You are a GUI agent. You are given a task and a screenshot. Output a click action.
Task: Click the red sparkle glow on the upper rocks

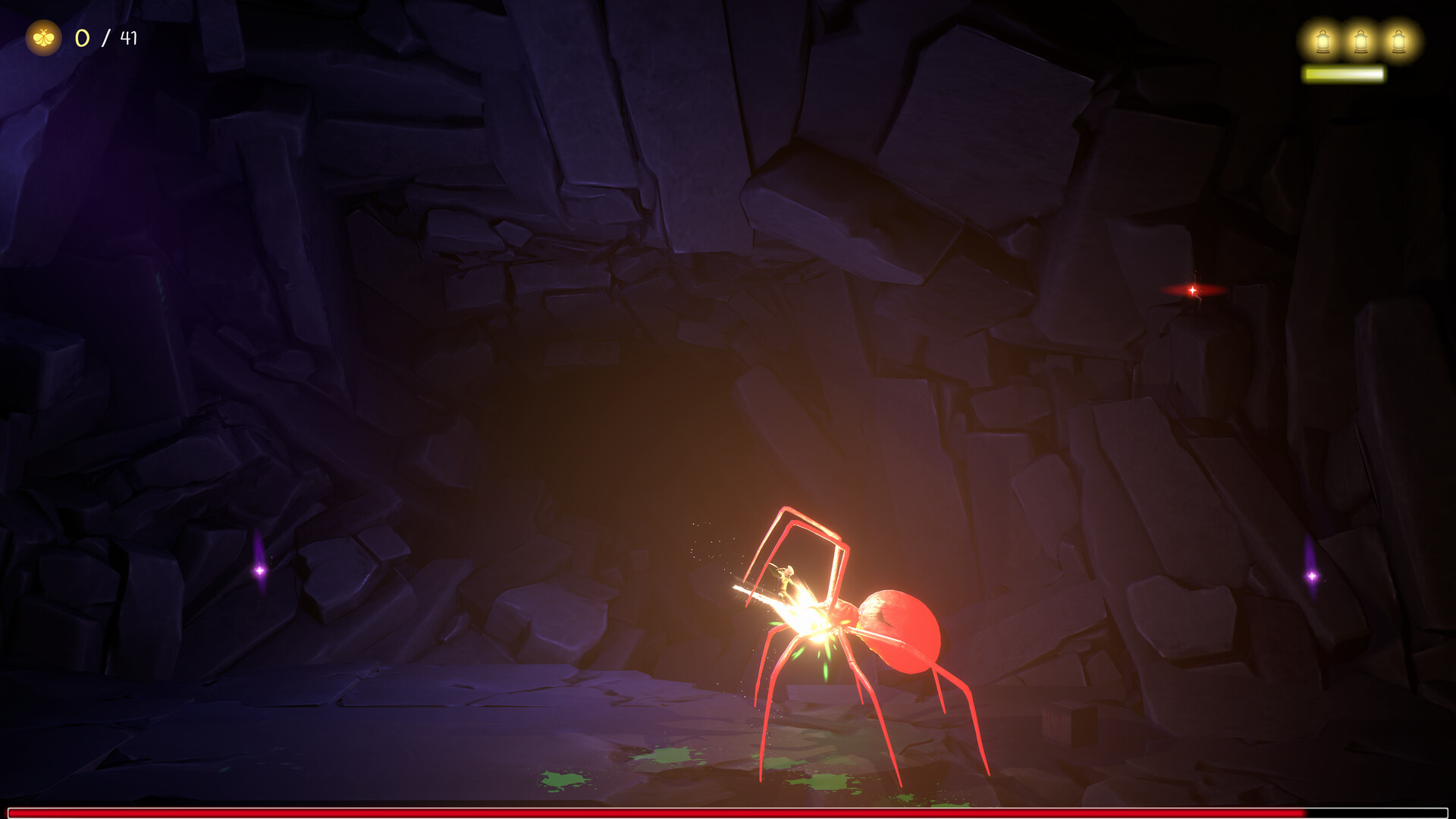coord(1191,289)
